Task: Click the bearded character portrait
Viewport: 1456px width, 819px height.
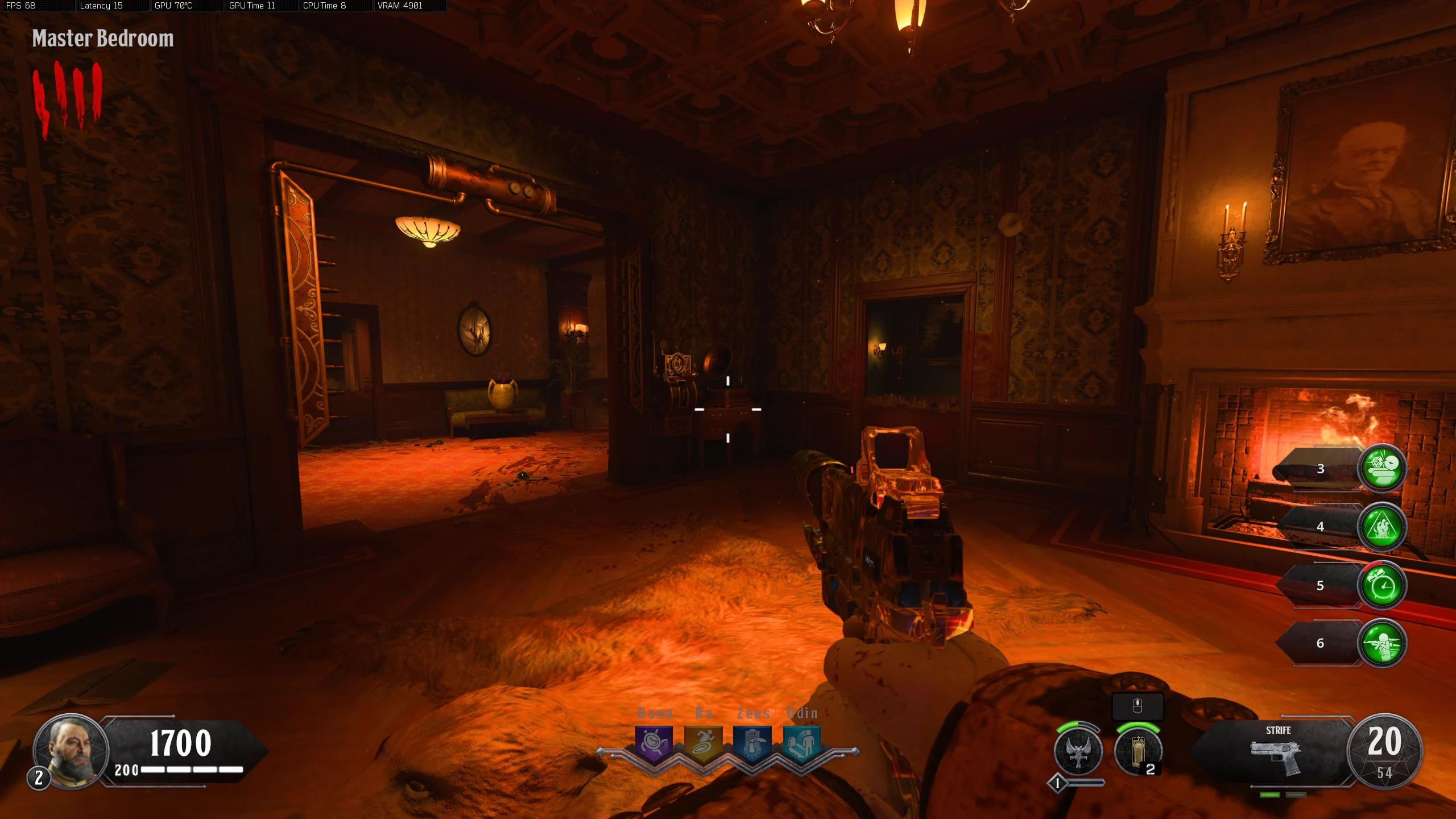Action: 71,750
